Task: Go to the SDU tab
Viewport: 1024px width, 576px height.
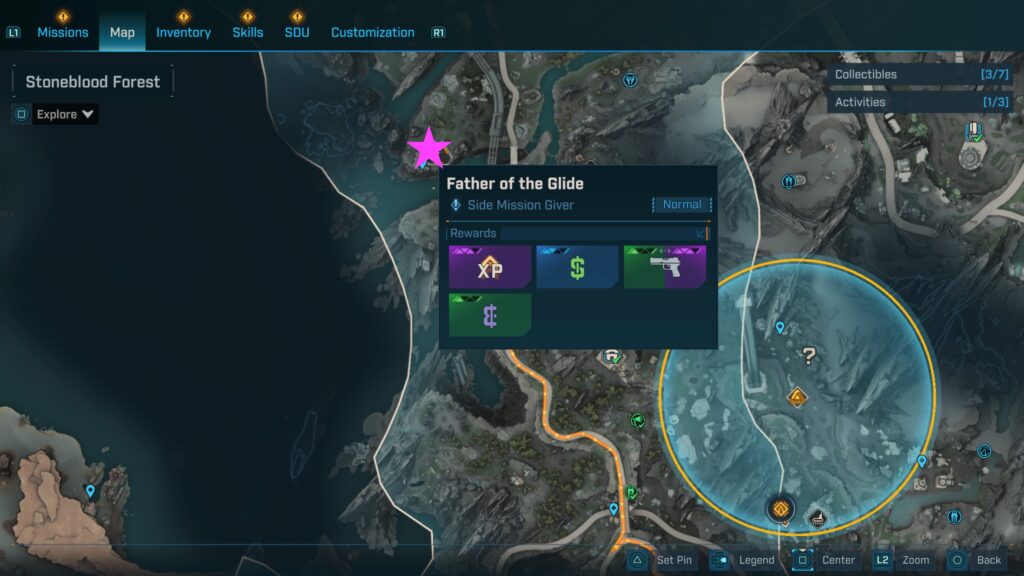Action: [x=296, y=32]
